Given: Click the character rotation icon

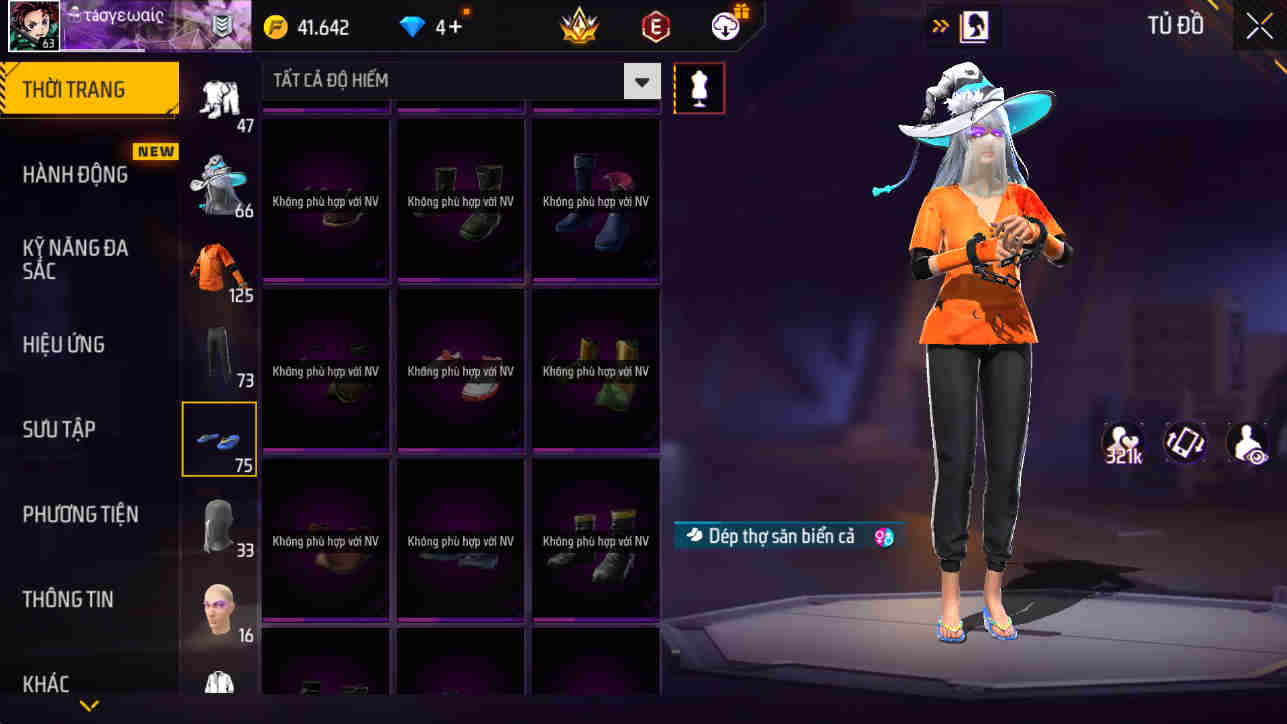Looking at the screenshot, I should click(1185, 442).
